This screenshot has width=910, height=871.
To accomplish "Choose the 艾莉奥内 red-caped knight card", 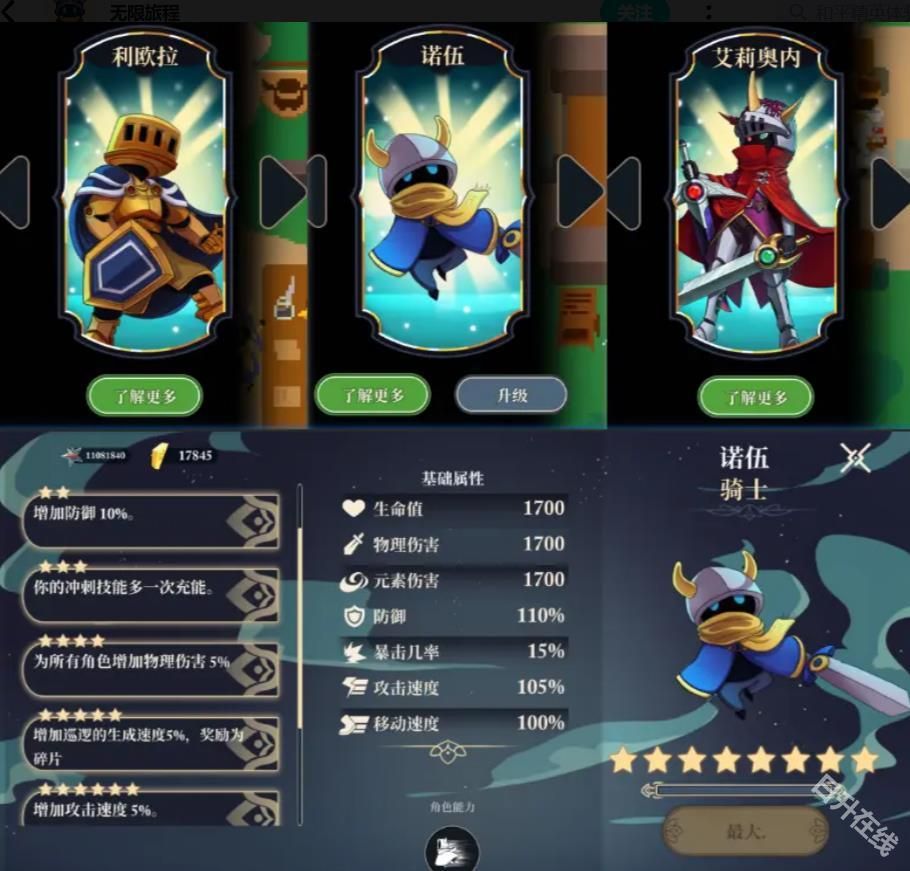I will click(755, 190).
